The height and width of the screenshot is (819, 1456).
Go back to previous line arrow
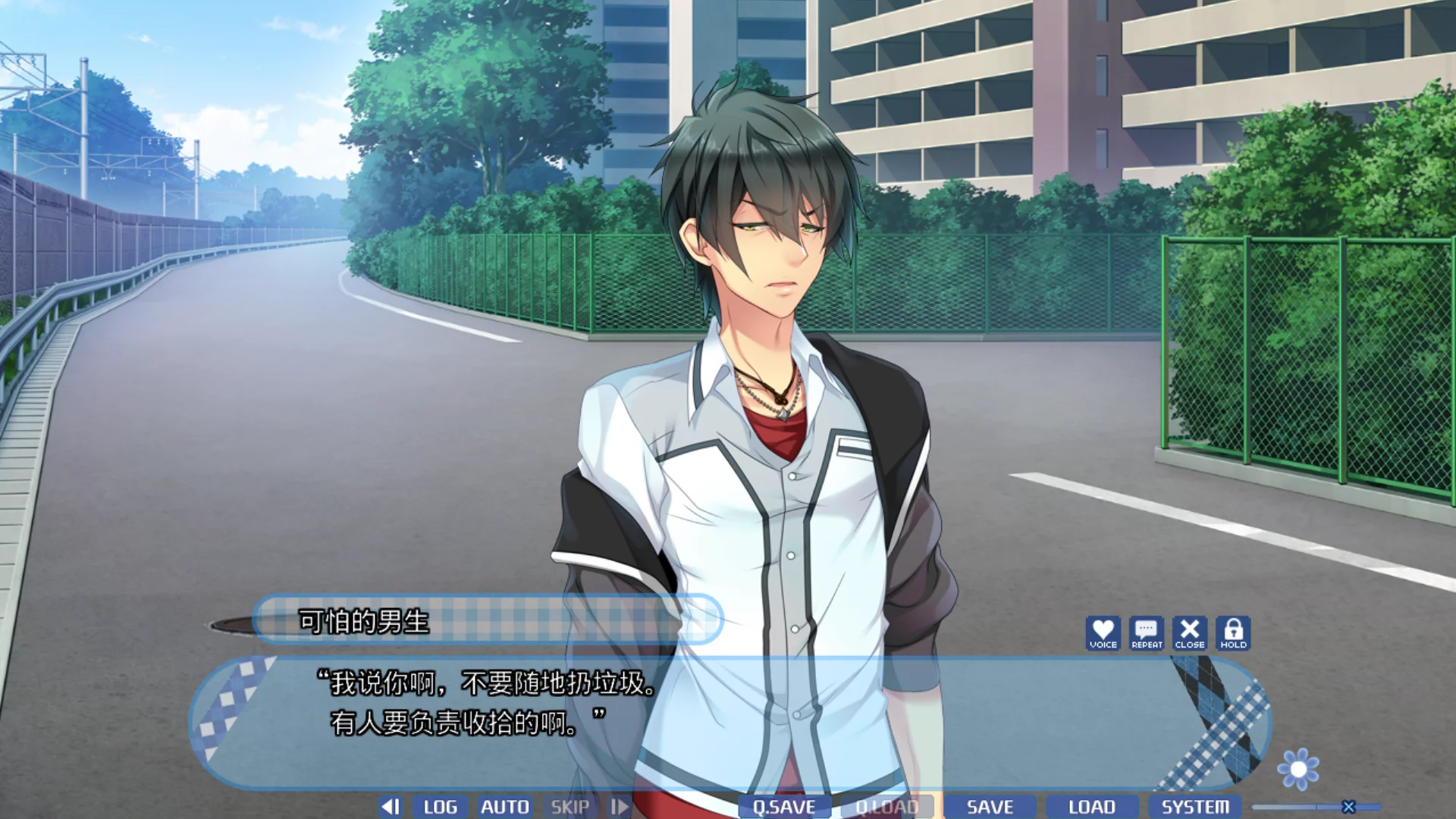(391, 807)
